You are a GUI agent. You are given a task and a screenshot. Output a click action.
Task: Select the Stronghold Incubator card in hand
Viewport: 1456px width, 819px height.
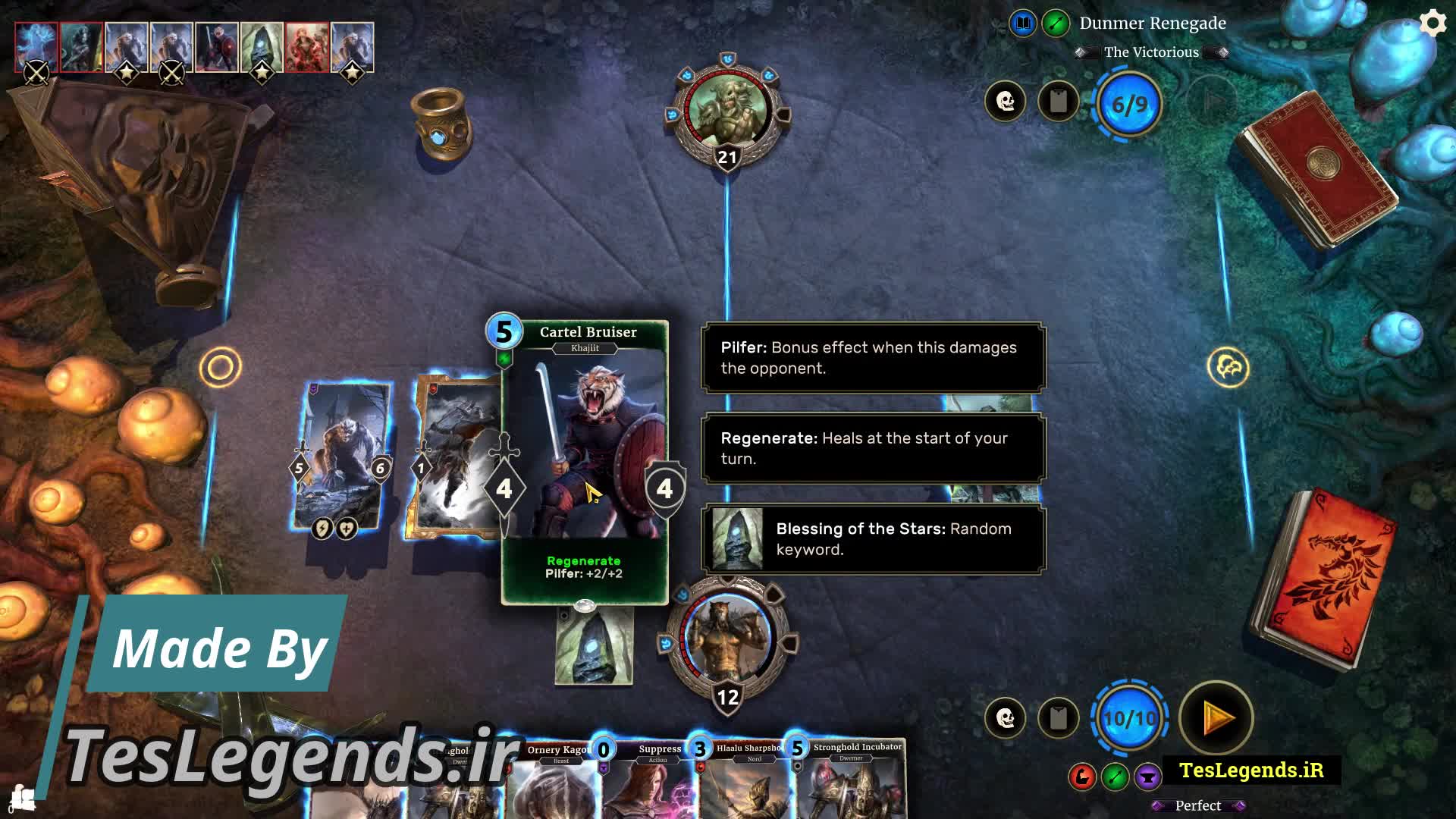click(x=853, y=781)
